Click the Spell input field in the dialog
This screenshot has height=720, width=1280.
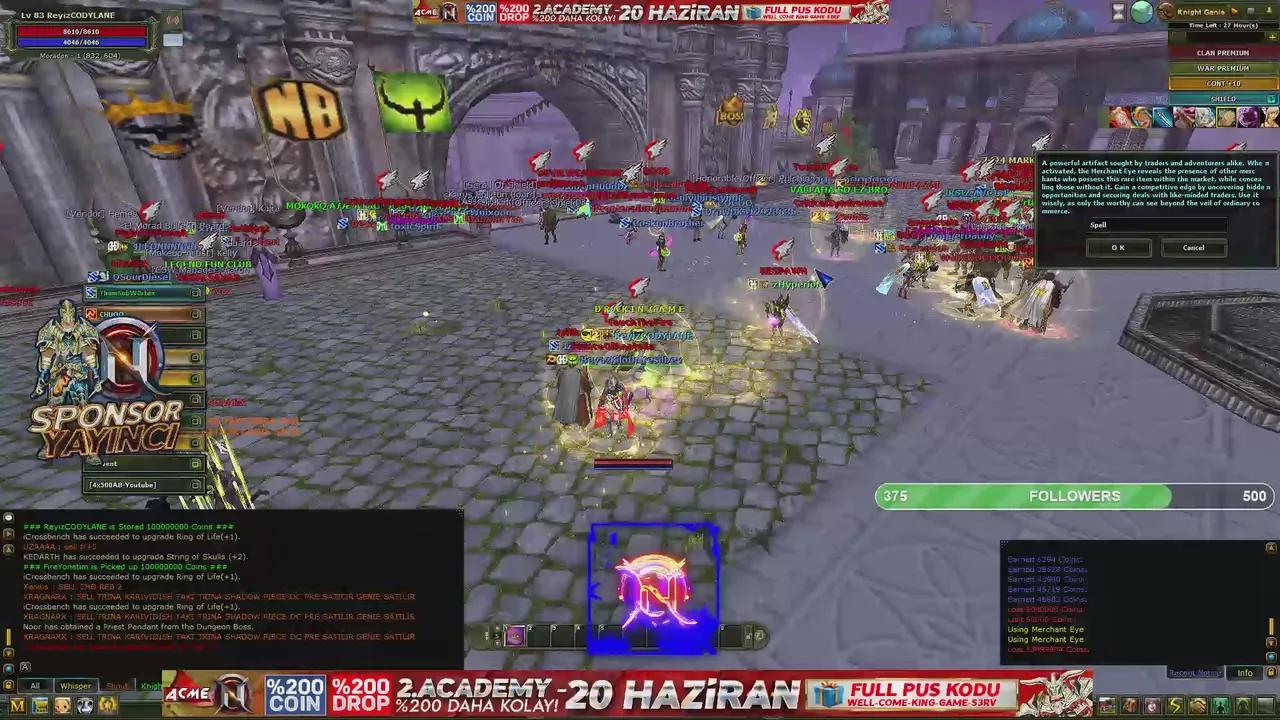[1155, 225]
